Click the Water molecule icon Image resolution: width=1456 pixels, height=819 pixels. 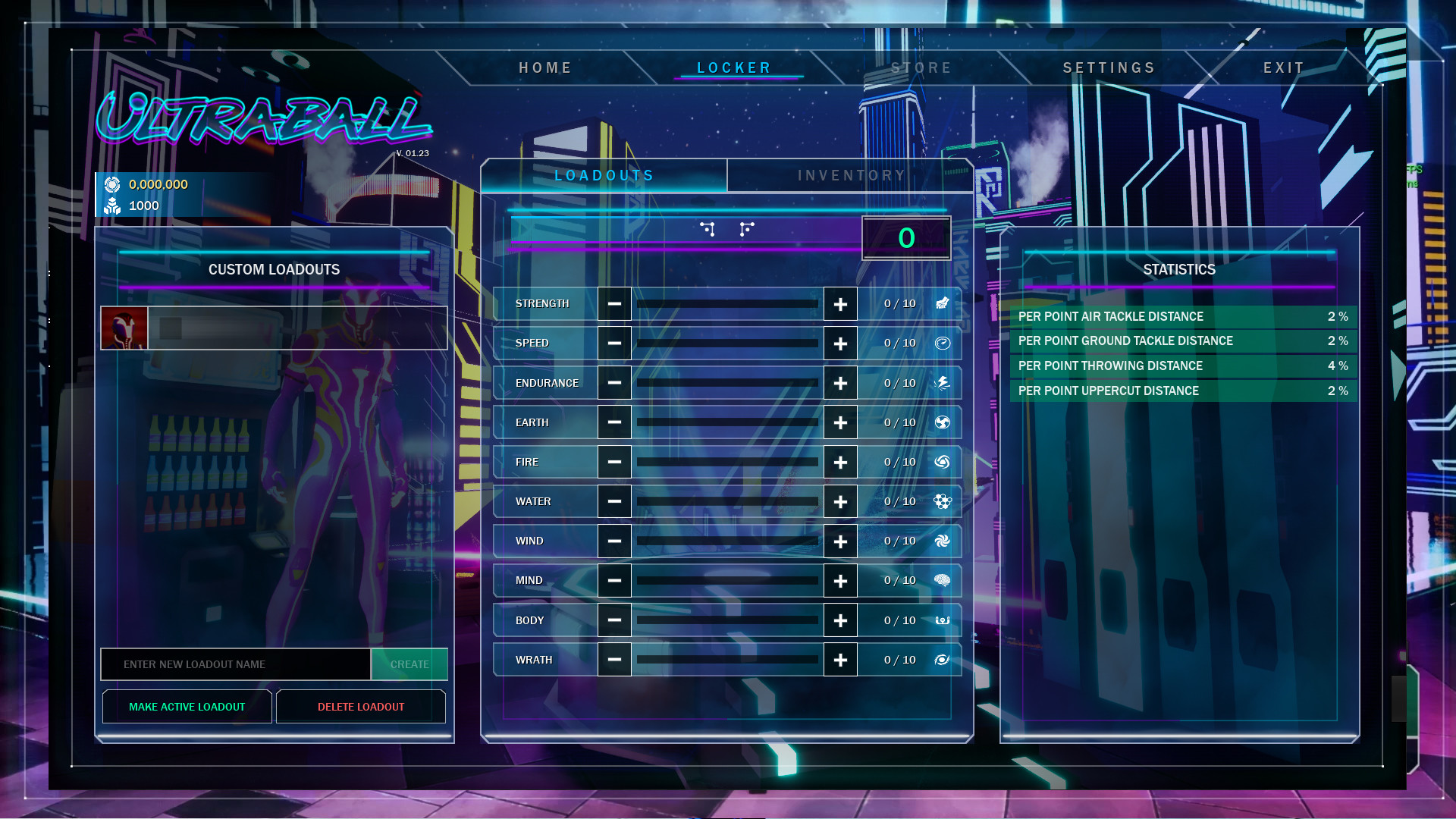coord(942,501)
